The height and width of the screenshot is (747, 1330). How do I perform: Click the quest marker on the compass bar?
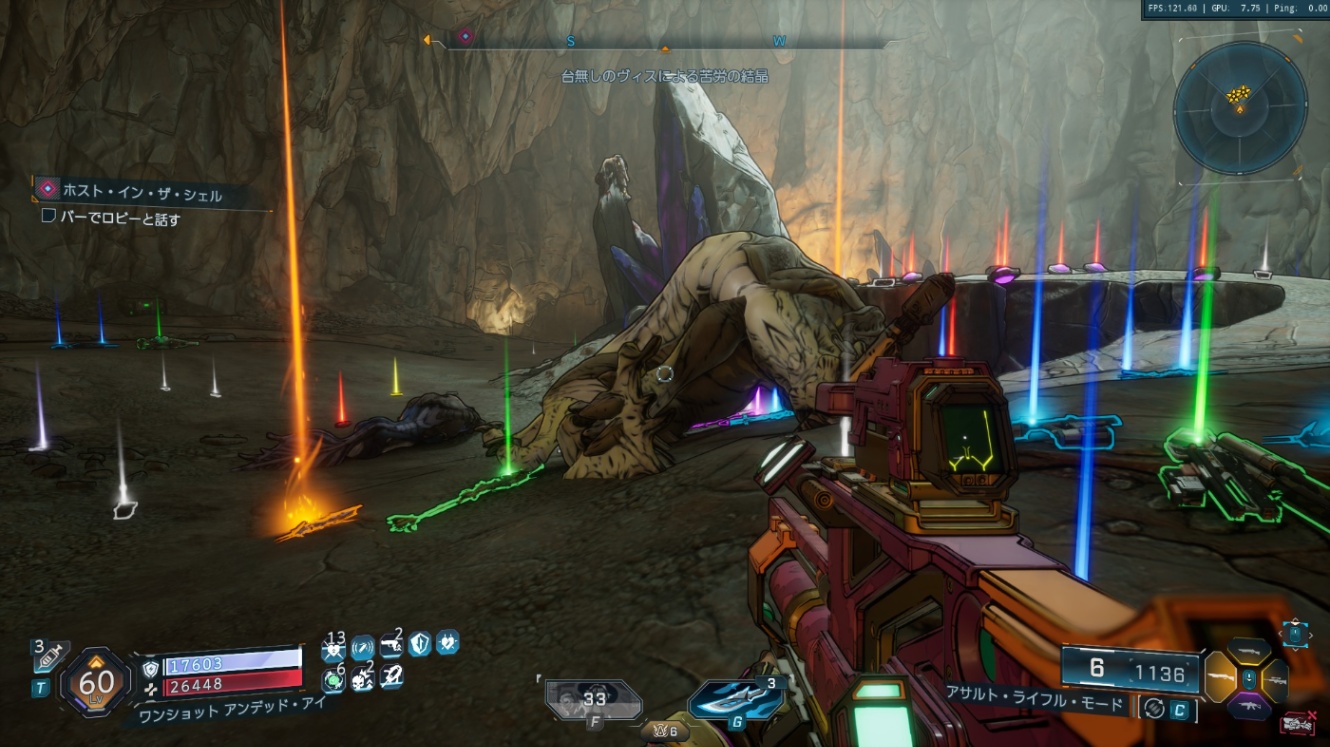[x=465, y=38]
